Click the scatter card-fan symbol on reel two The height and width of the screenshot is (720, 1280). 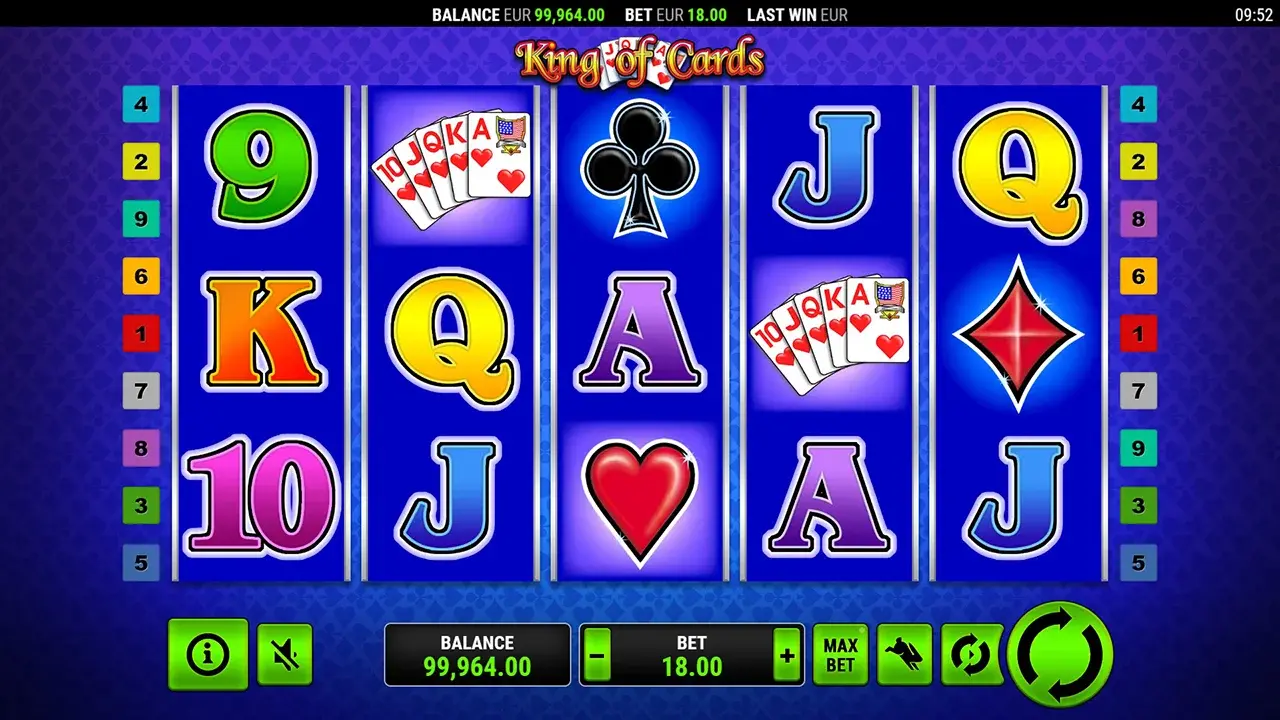[455, 170]
